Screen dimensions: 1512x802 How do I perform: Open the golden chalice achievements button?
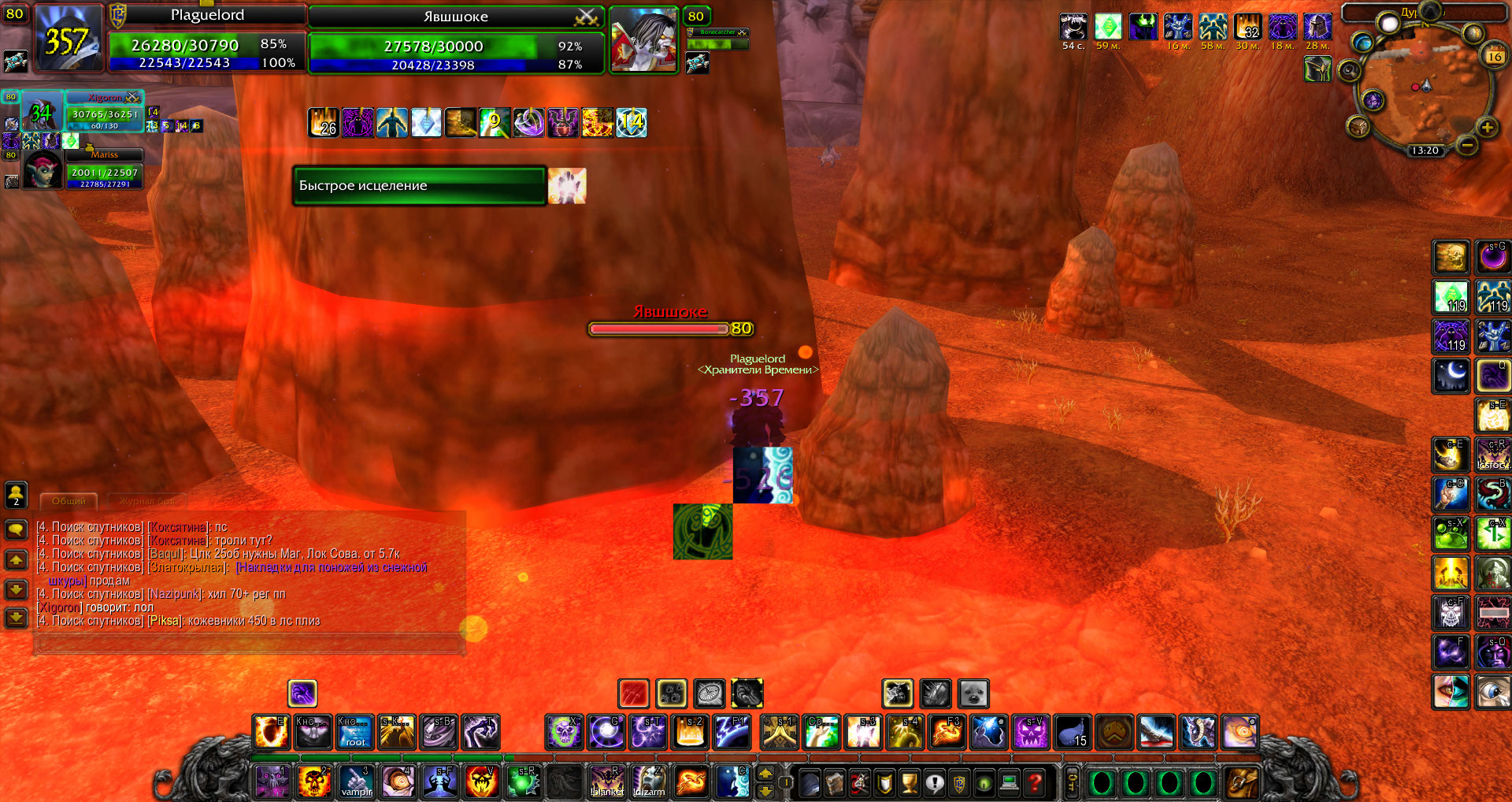point(910,782)
